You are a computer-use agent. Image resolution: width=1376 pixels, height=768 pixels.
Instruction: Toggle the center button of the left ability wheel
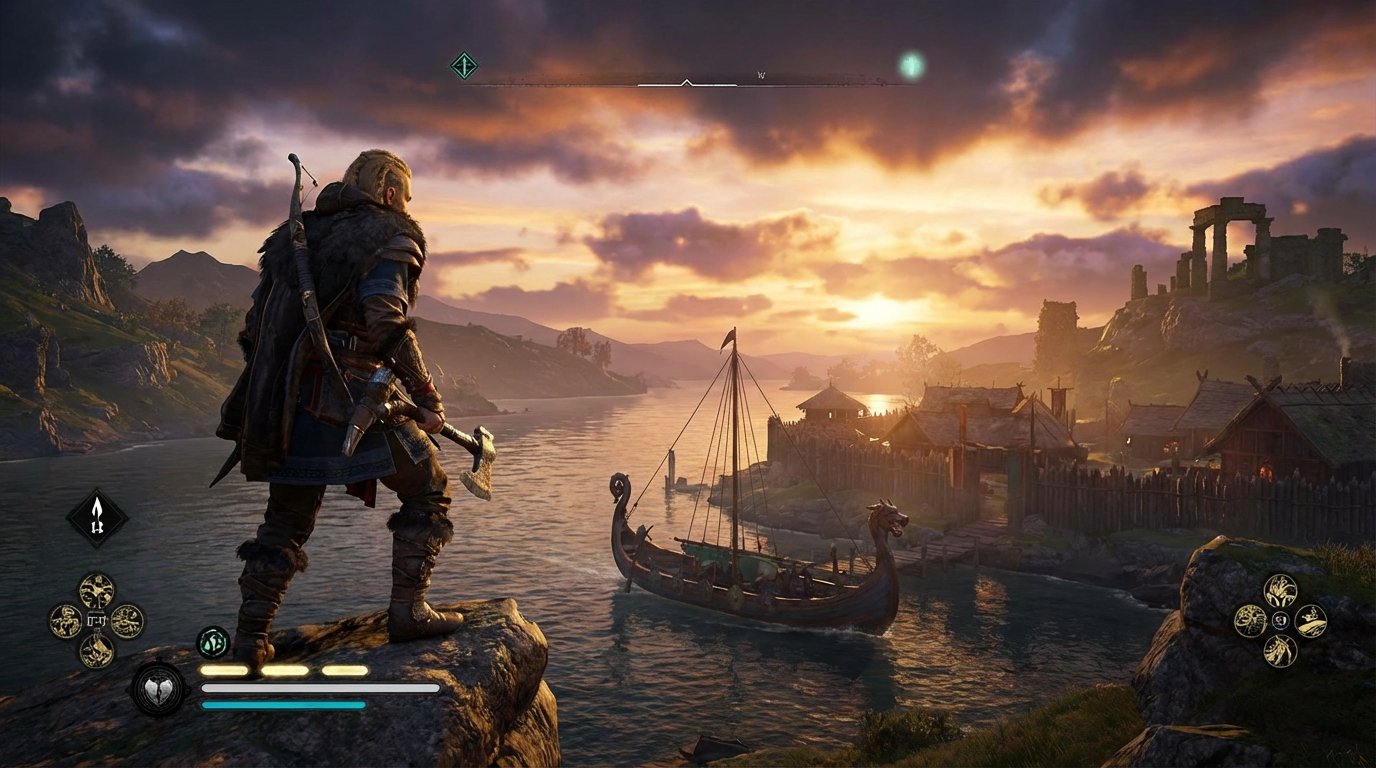95,620
